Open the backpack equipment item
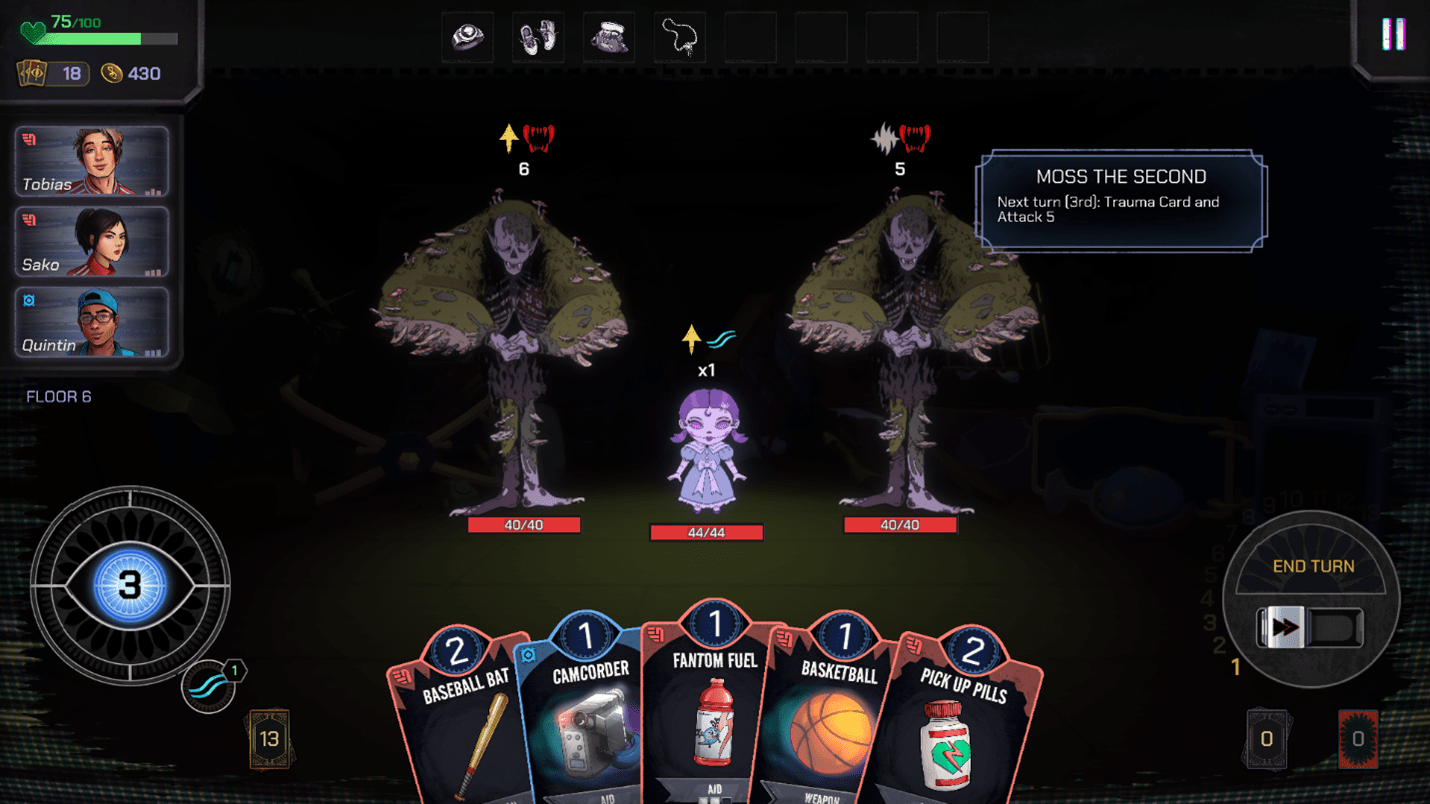The width and height of the screenshot is (1430, 804). (609, 37)
